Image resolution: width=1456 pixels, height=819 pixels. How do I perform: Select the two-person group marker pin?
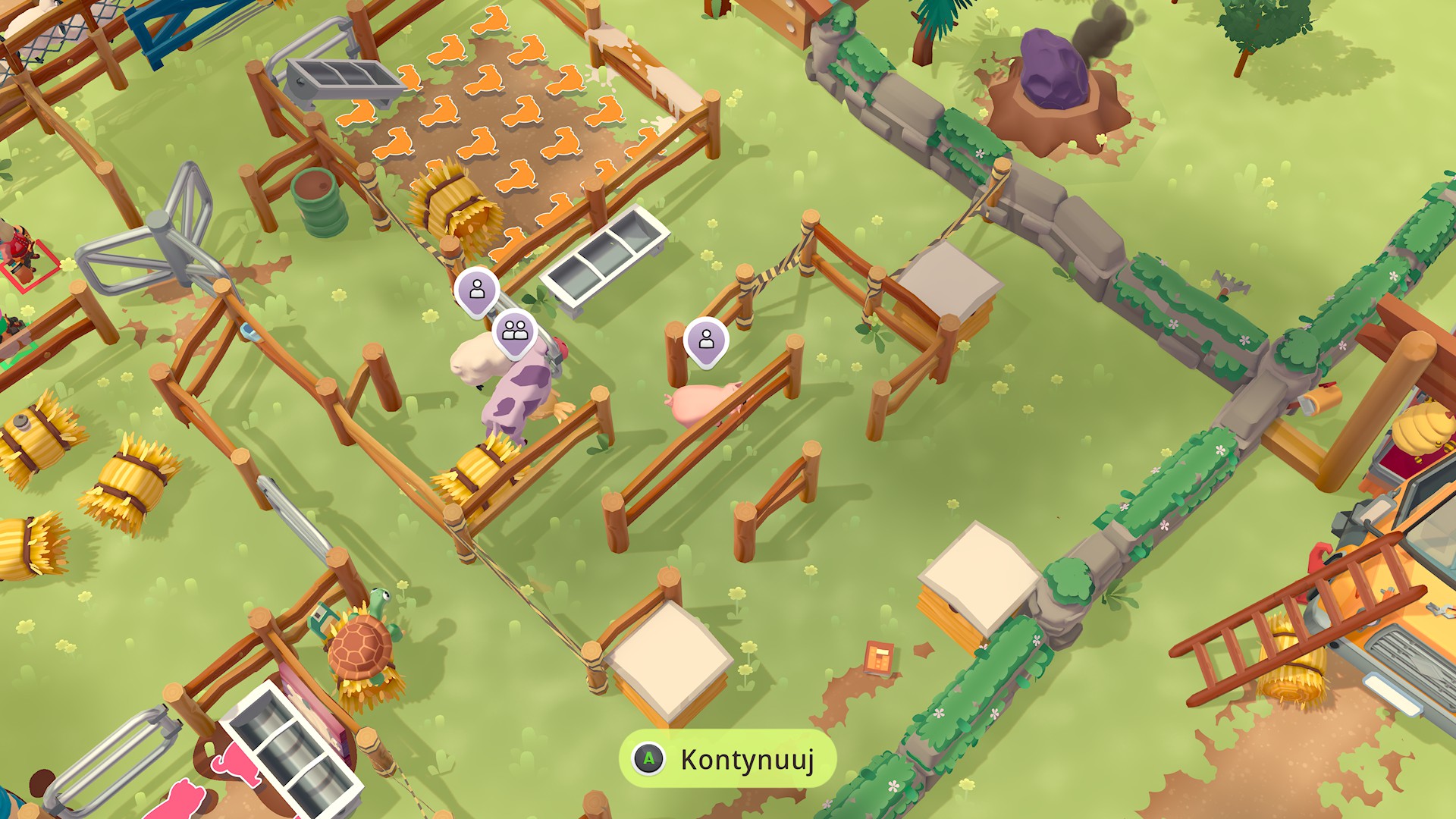(516, 329)
